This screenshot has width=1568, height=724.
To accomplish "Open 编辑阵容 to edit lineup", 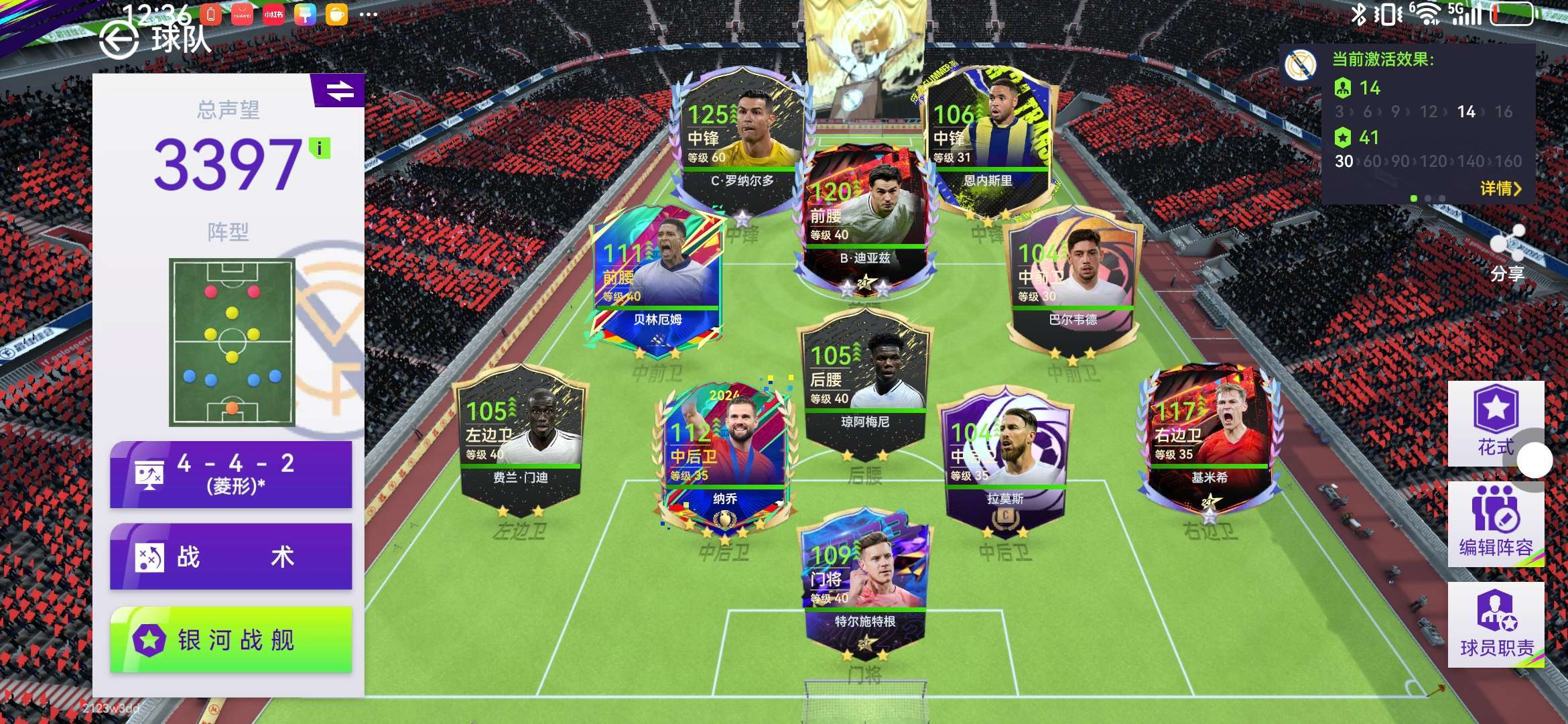I will (1496, 524).
